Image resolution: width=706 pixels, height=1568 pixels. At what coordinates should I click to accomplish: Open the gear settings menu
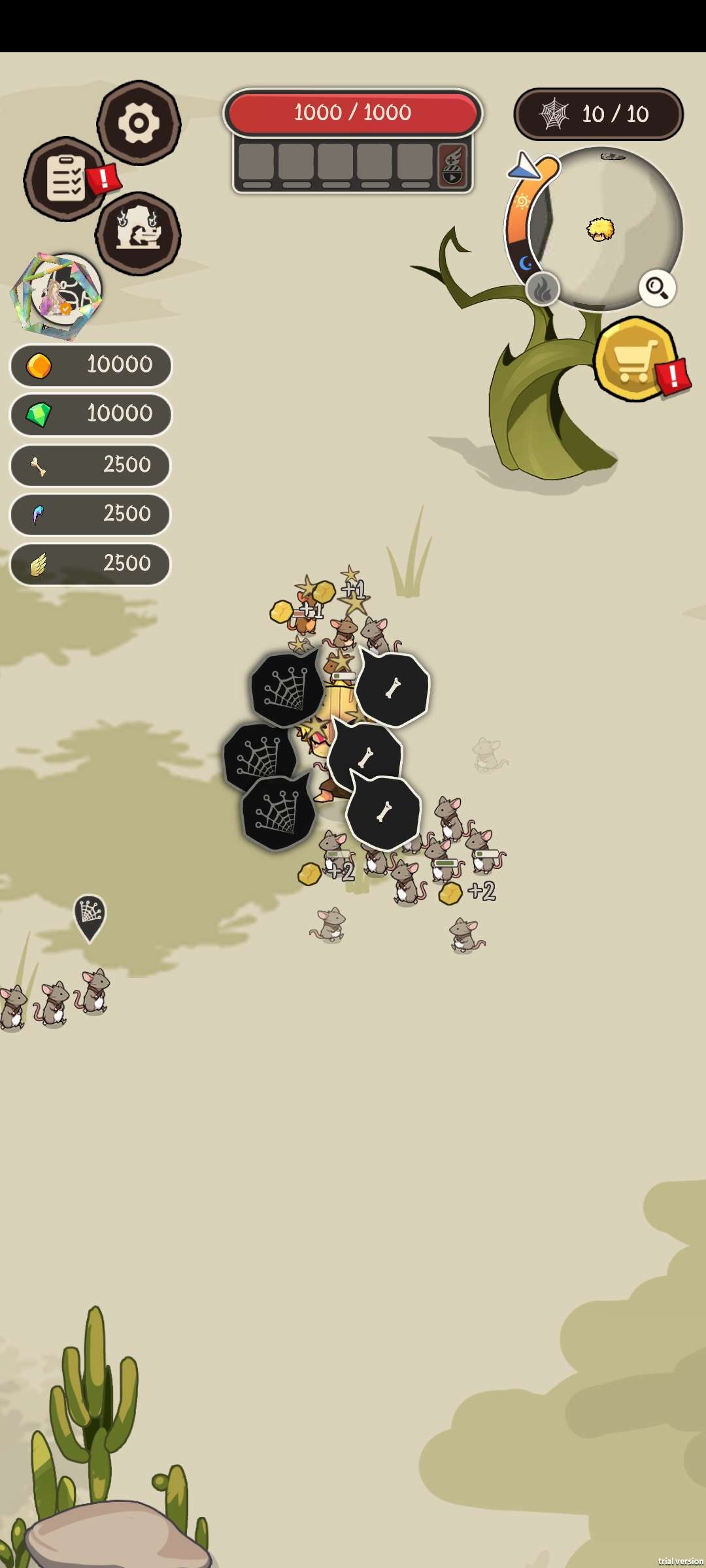click(x=139, y=123)
